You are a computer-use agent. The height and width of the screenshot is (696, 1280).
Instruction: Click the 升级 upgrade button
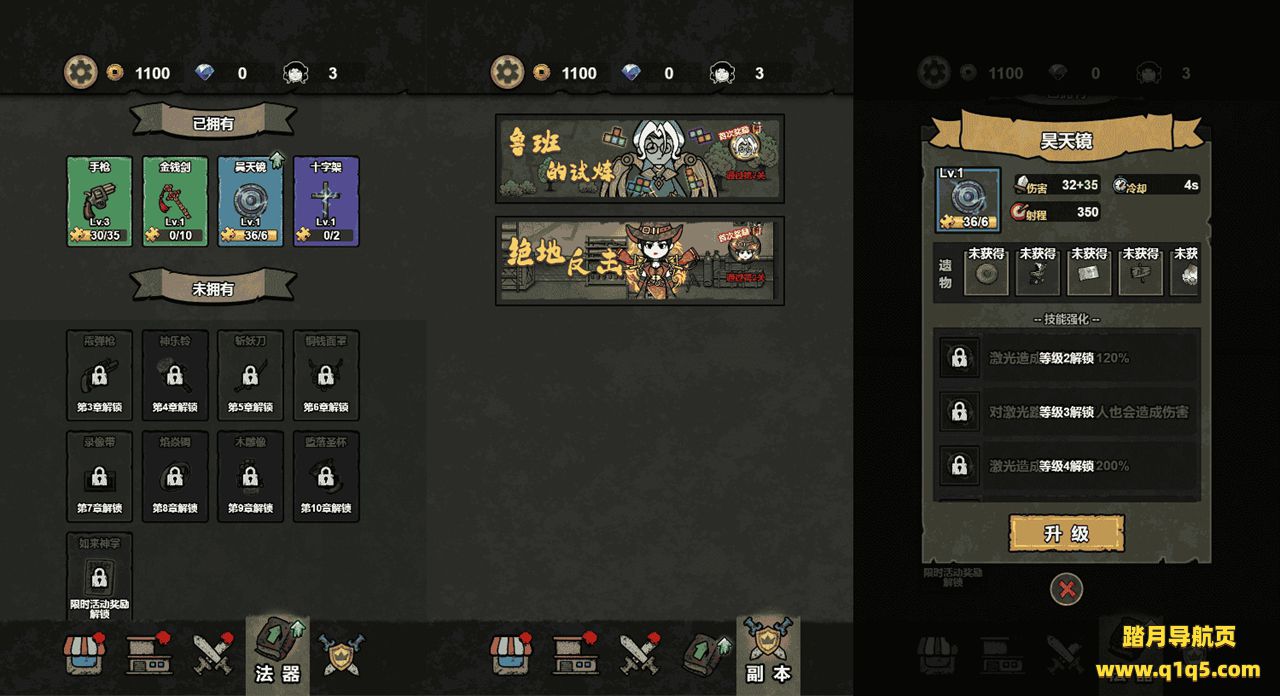click(x=1066, y=534)
